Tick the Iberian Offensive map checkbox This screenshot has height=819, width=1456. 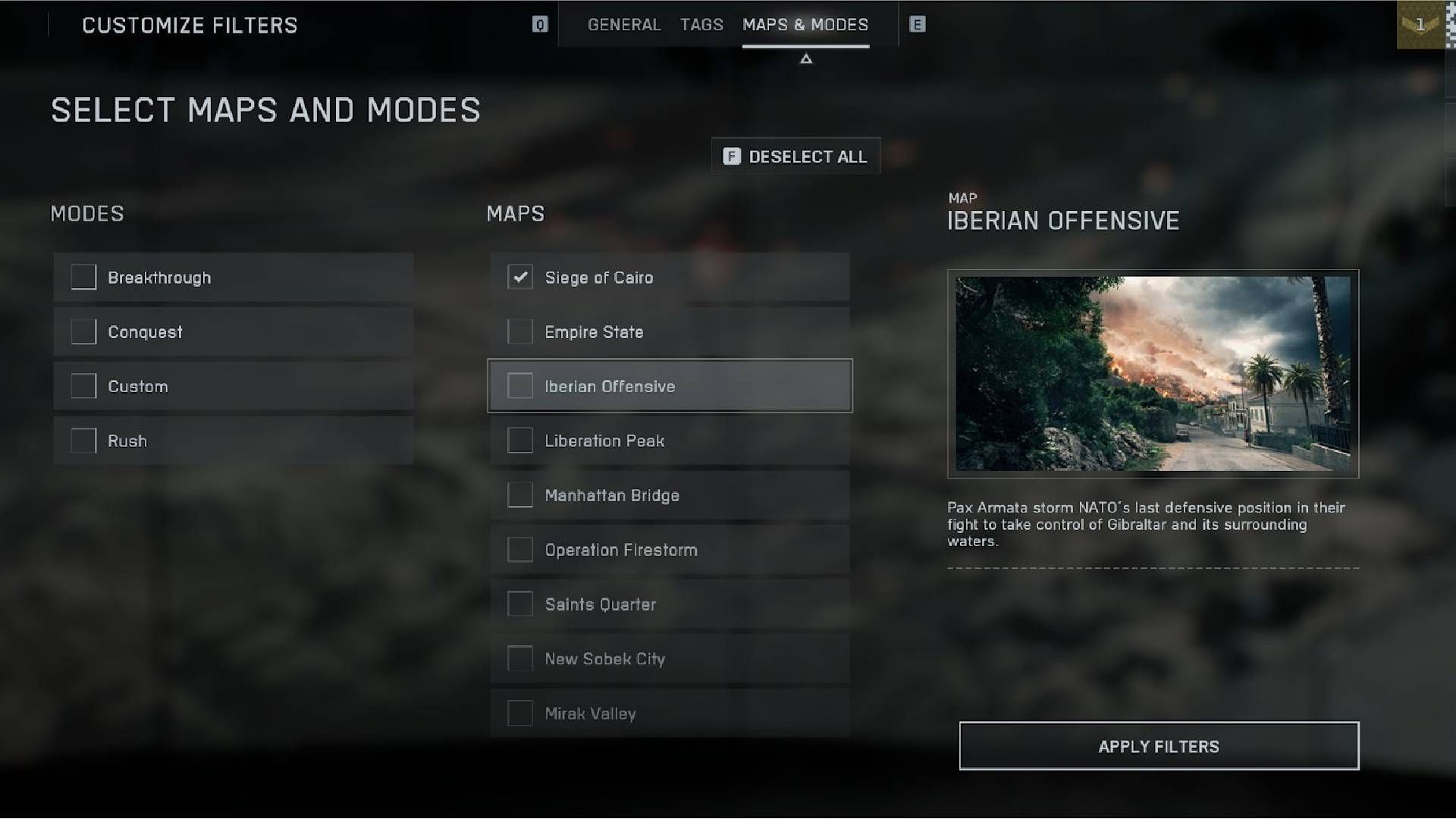pos(520,387)
